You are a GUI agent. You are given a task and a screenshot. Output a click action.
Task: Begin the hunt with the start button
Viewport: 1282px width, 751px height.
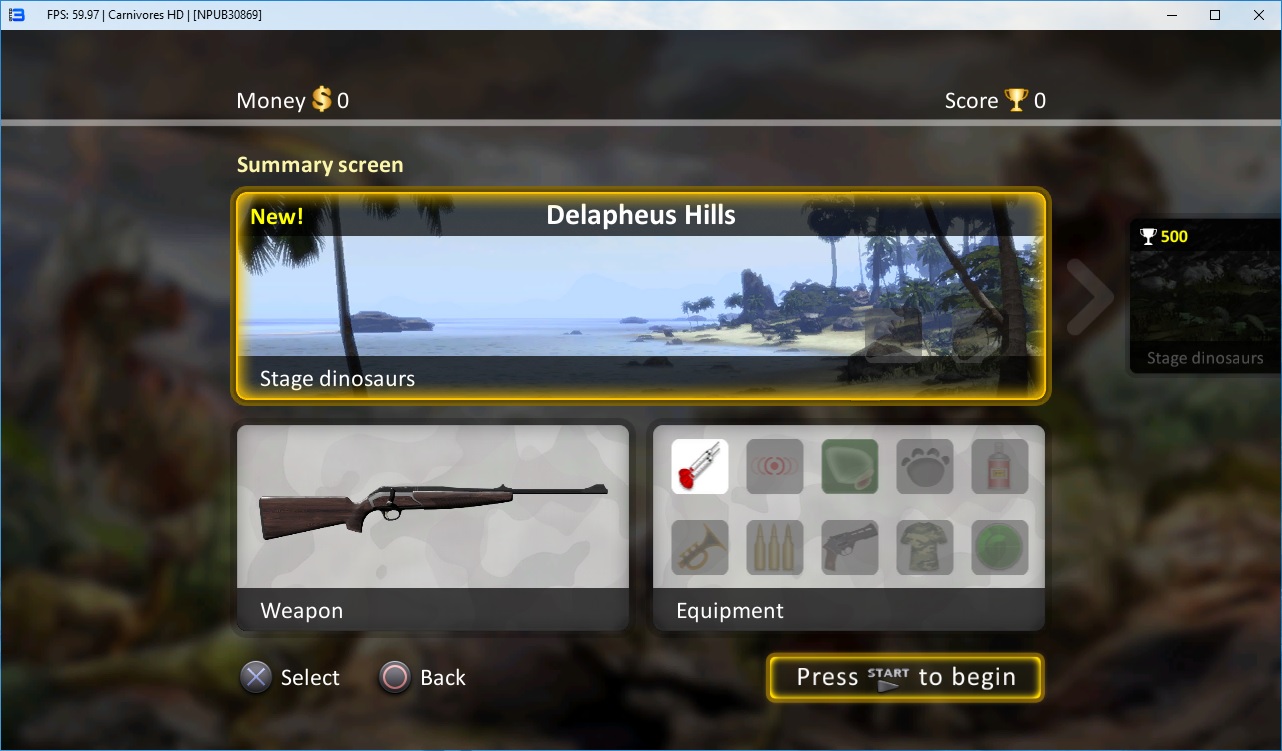click(905, 678)
